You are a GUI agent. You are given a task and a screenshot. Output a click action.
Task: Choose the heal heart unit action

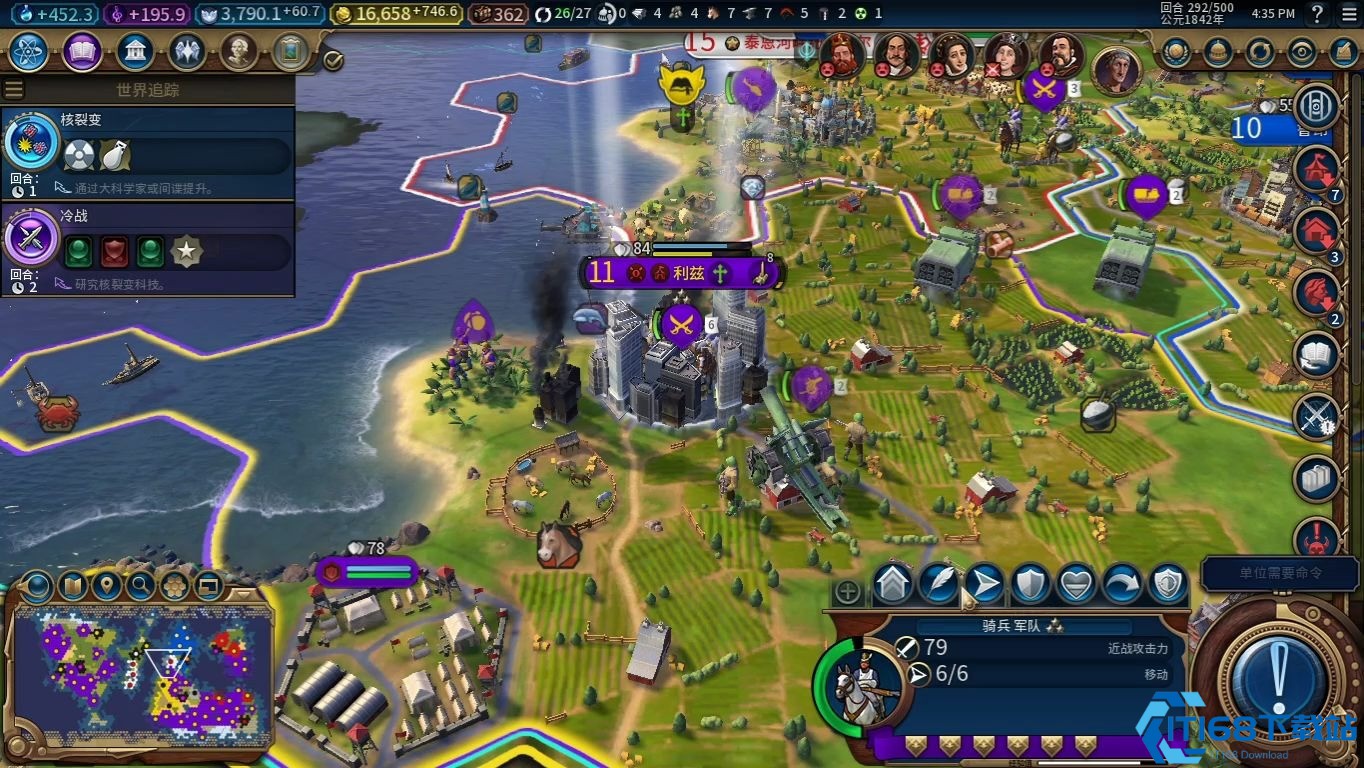pyautogui.click(x=1076, y=584)
